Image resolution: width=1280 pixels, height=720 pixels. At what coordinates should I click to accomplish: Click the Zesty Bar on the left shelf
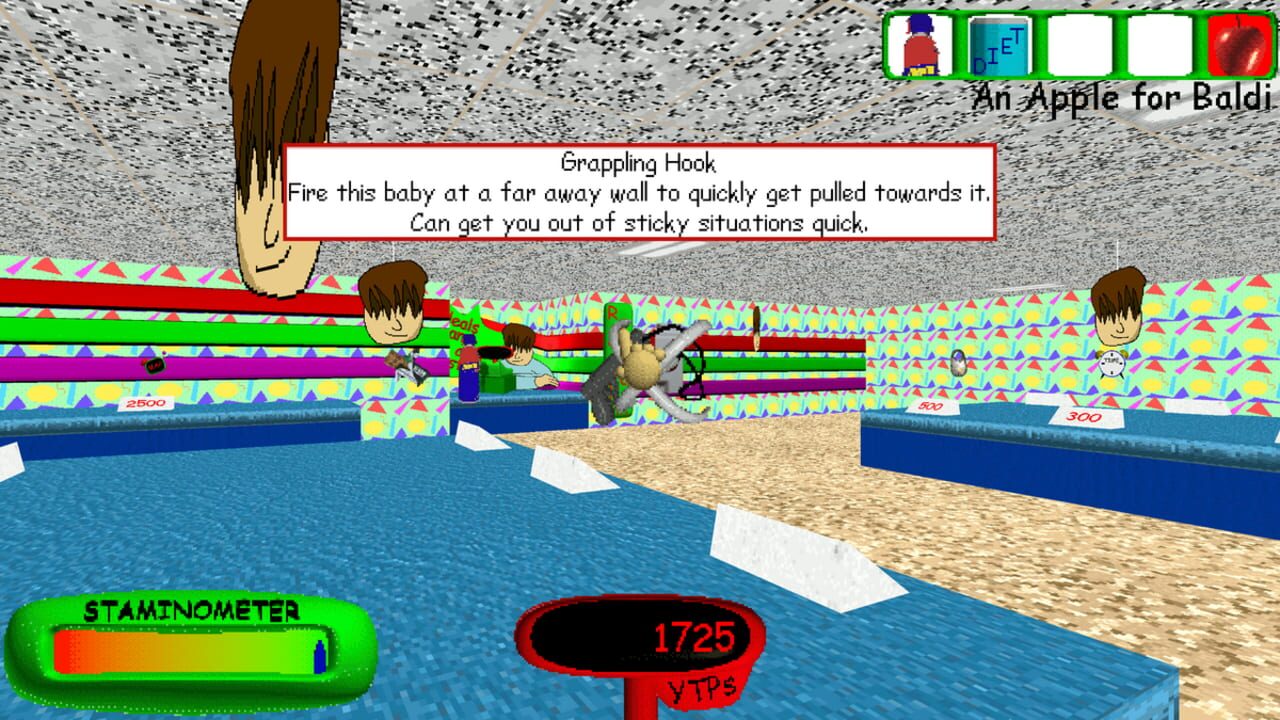[403, 366]
